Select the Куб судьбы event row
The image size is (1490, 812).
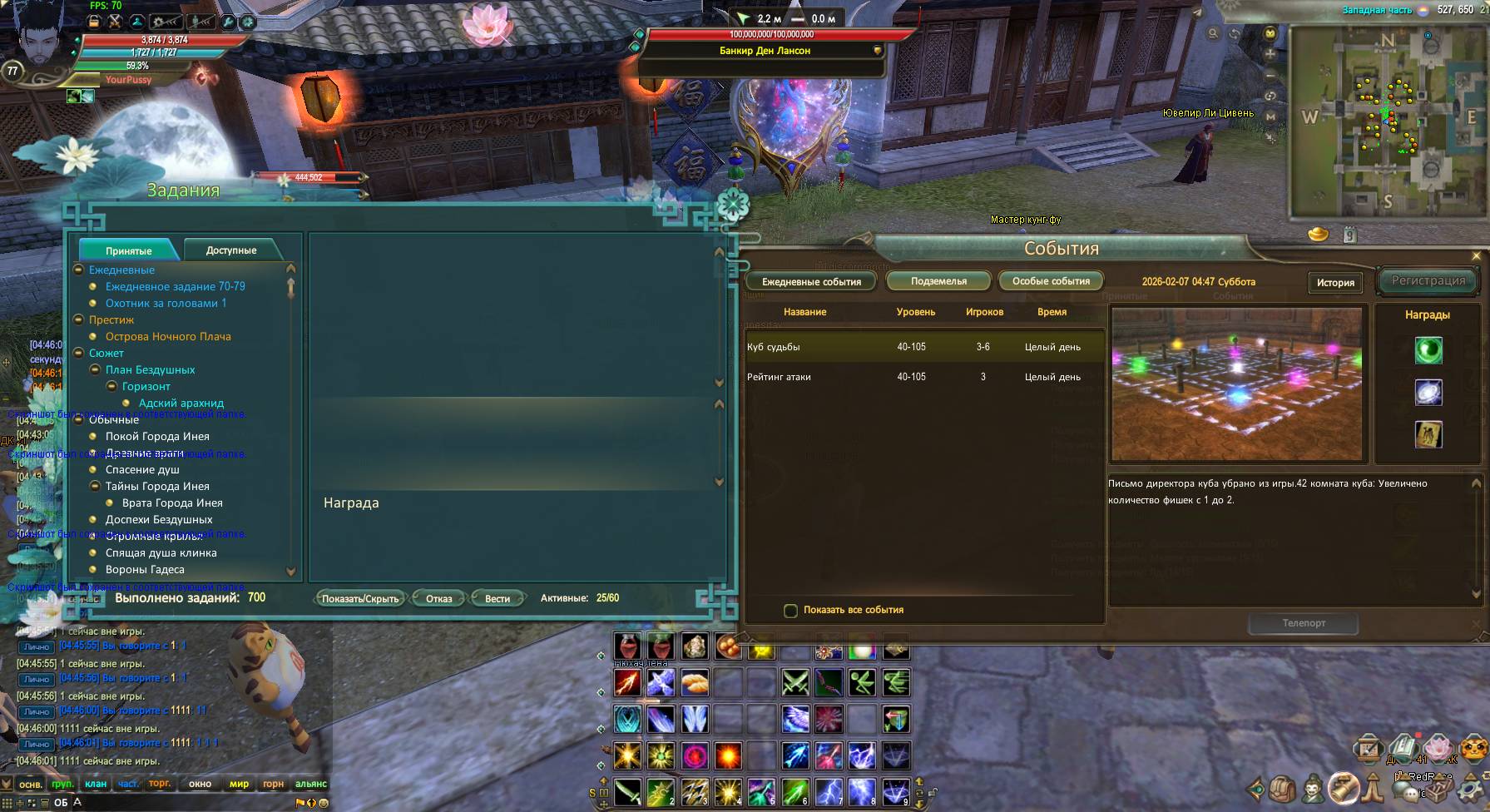pos(923,347)
